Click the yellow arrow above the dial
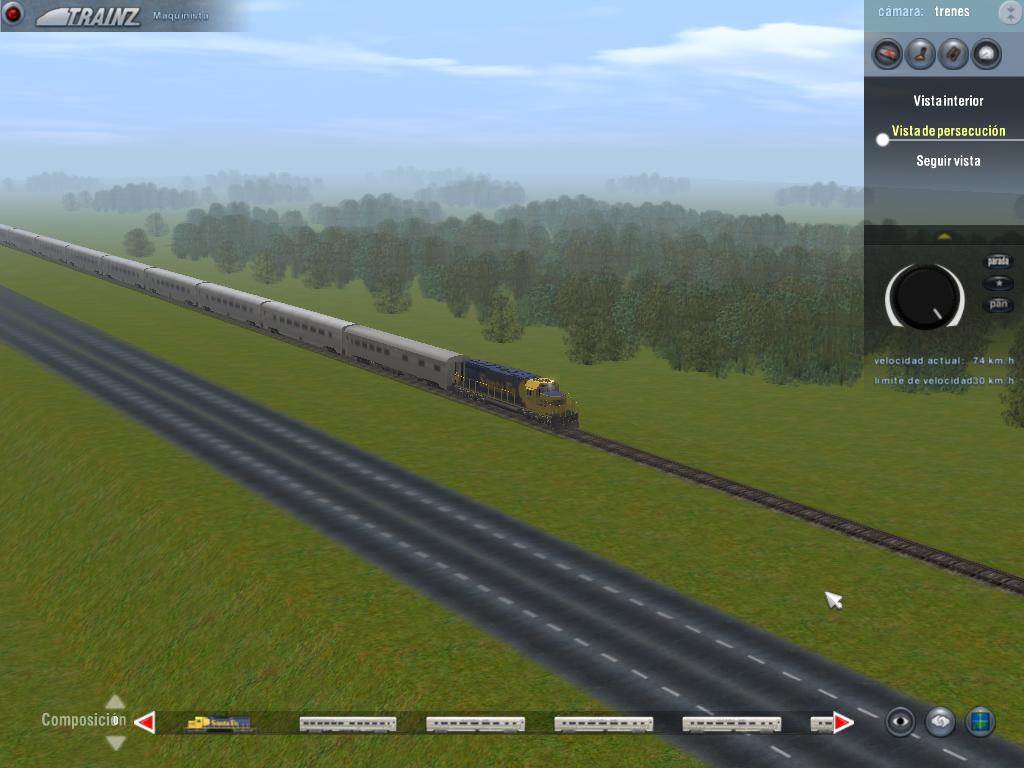 click(x=942, y=236)
